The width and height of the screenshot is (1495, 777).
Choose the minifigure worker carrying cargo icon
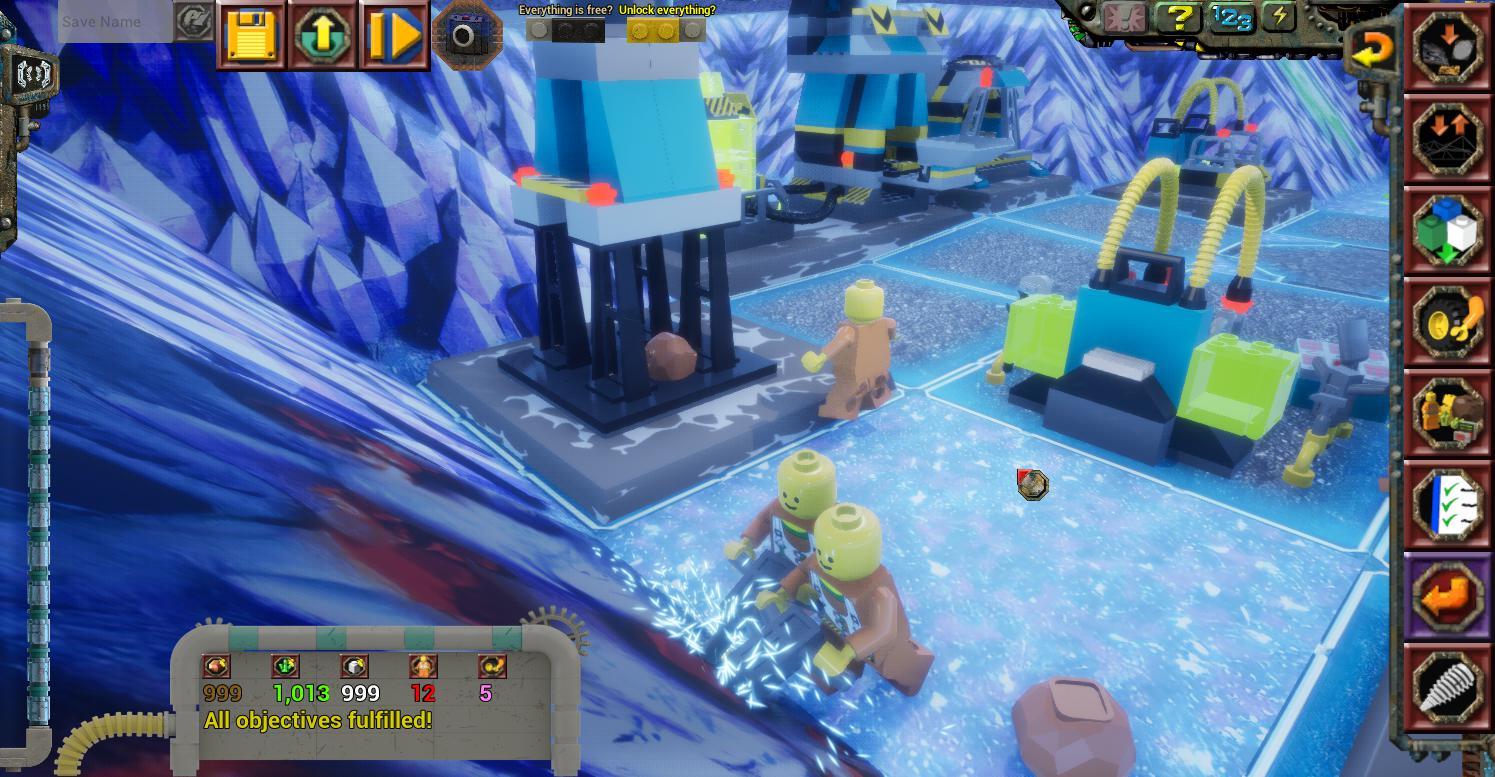tap(1447, 414)
